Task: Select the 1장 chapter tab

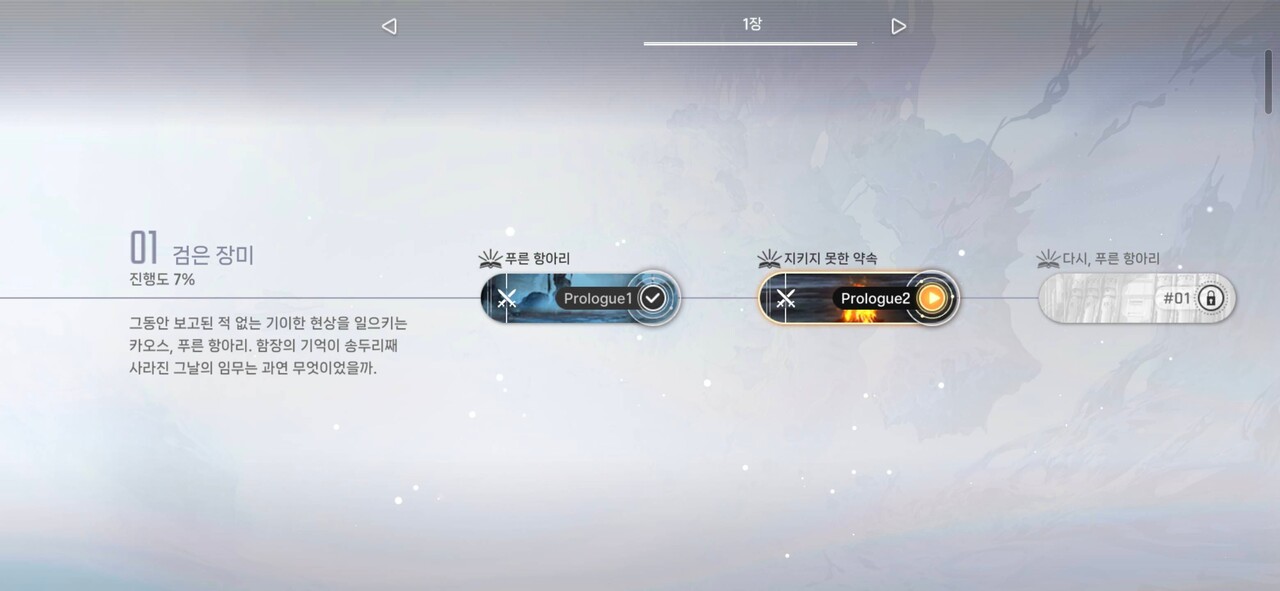Action: pos(751,24)
